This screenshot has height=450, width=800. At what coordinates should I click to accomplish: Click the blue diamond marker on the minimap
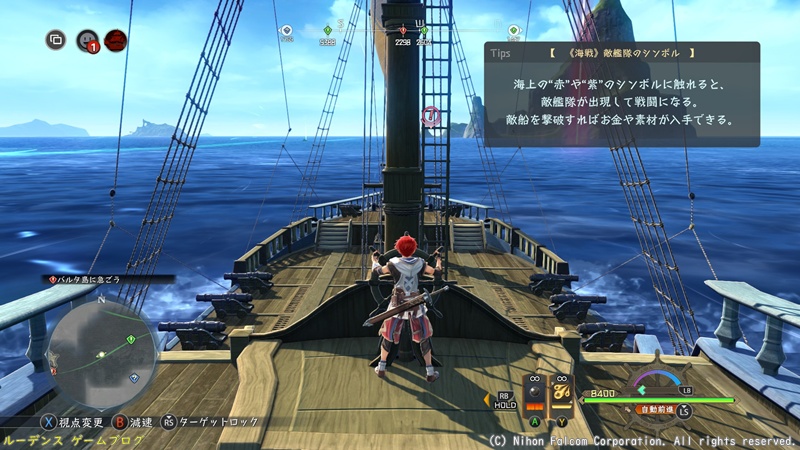134,379
